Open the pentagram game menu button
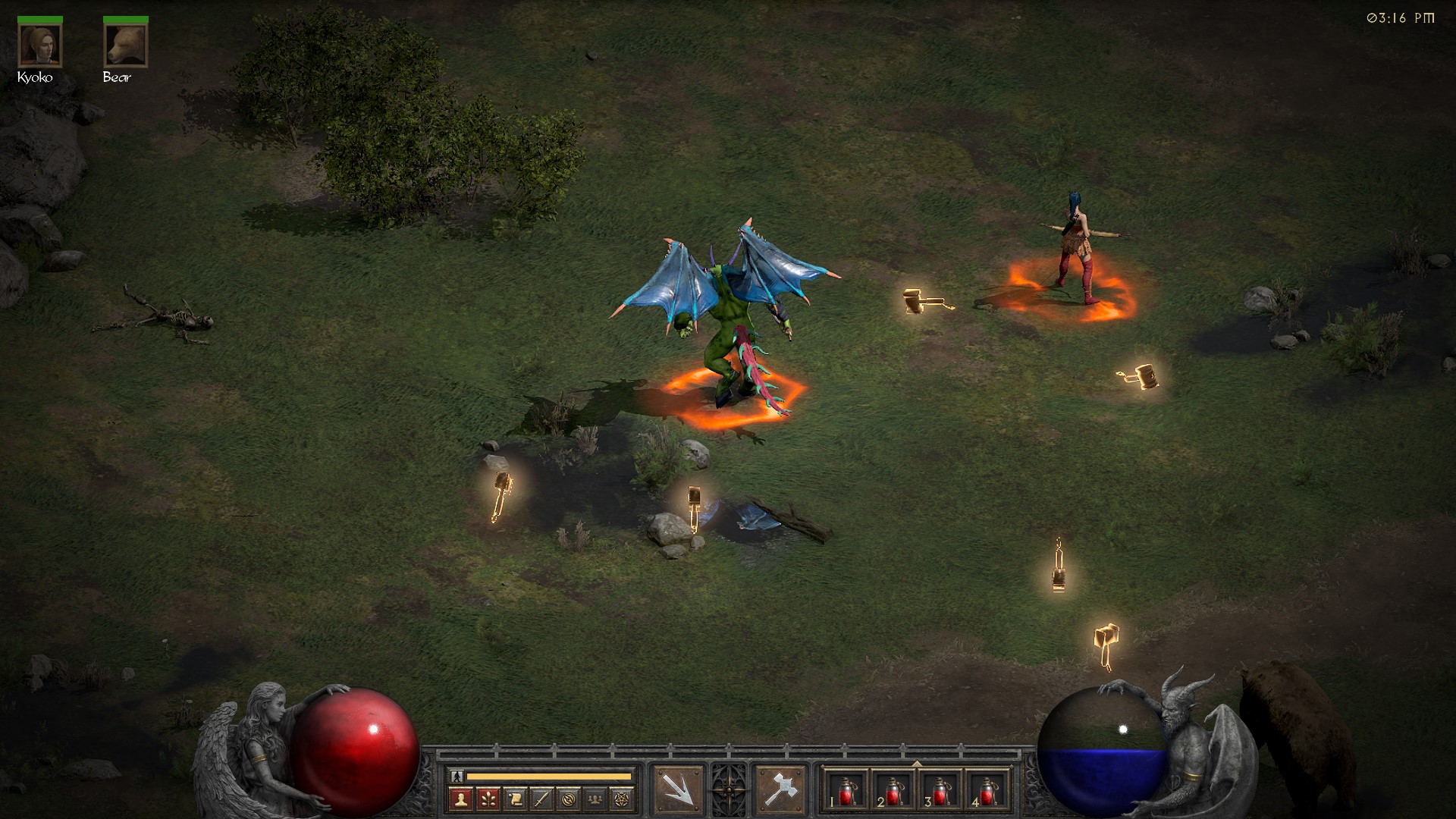 (623, 799)
